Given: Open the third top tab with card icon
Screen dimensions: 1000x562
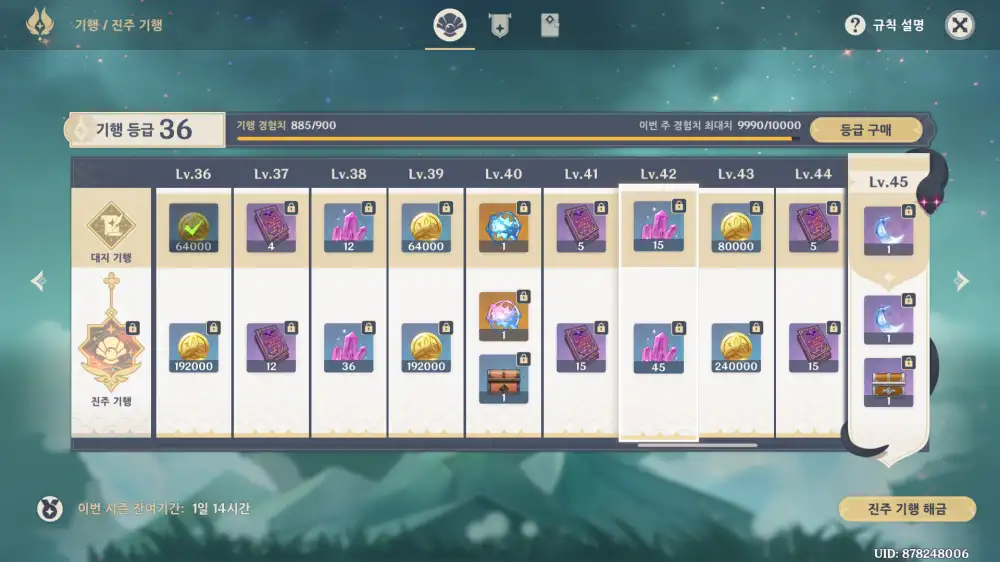Looking at the screenshot, I should pyautogui.click(x=549, y=27).
